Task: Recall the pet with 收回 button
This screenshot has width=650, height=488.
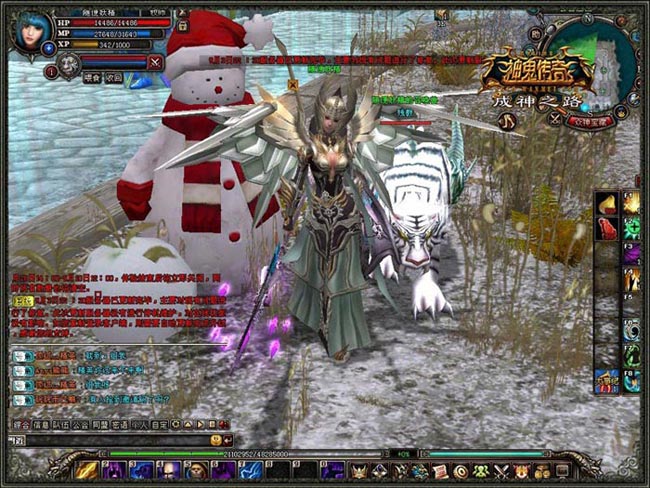Action: click(x=115, y=77)
